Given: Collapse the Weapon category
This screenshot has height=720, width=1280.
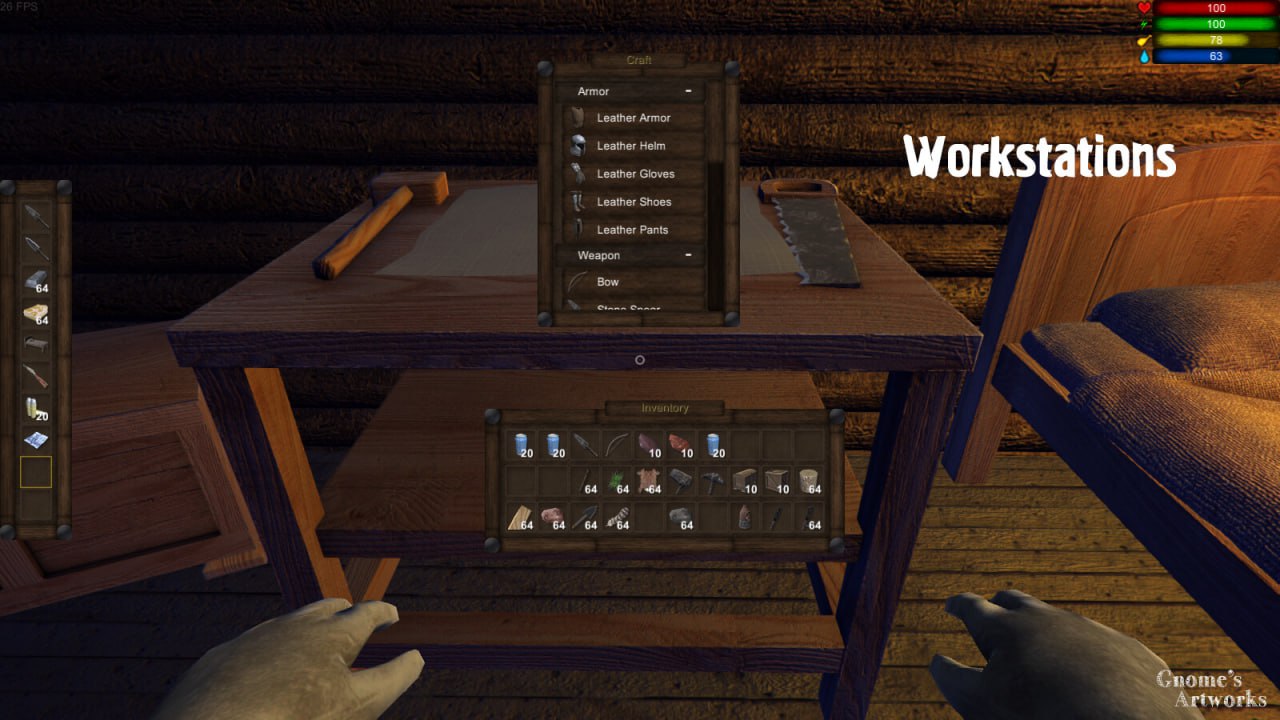Looking at the screenshot, I should 688,256.
